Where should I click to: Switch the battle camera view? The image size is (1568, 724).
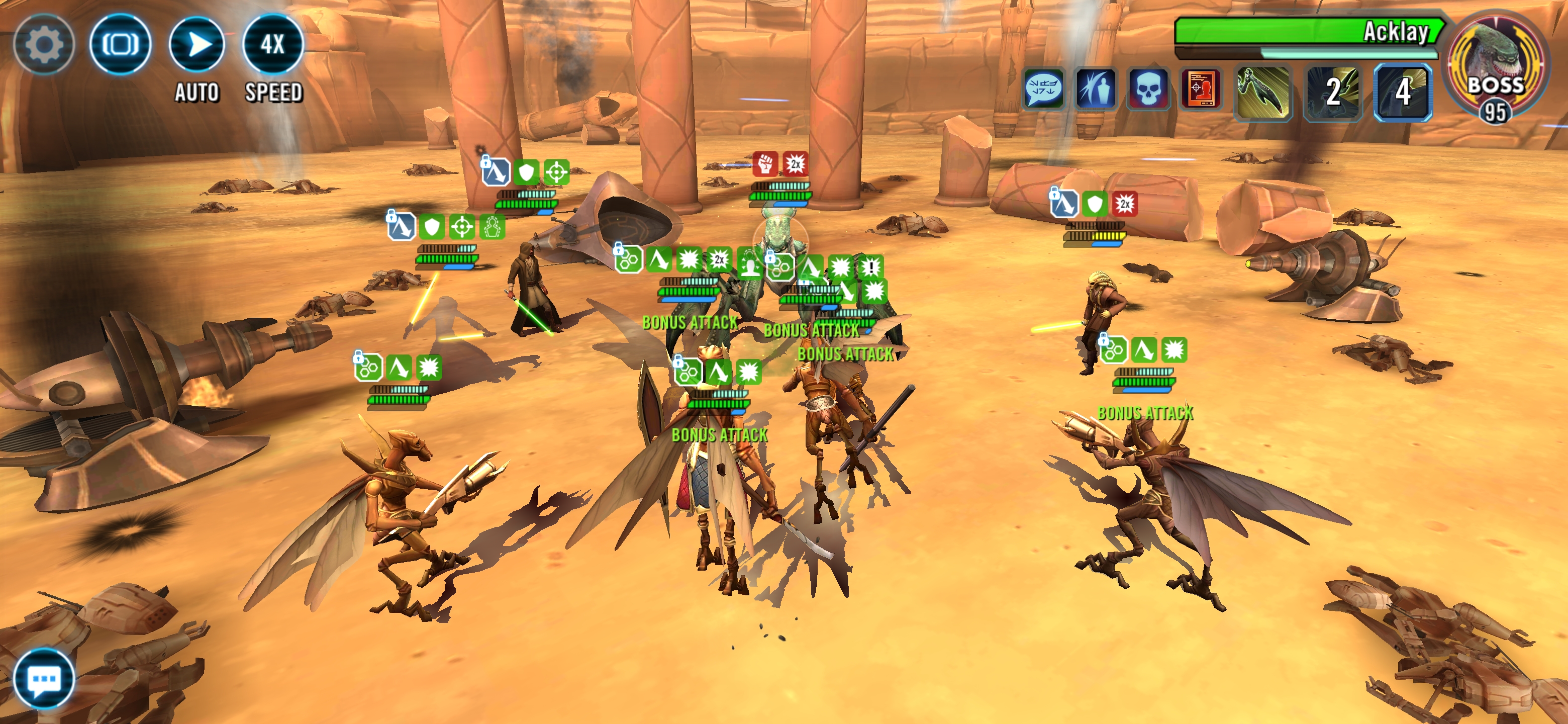(x=120, y=44)
